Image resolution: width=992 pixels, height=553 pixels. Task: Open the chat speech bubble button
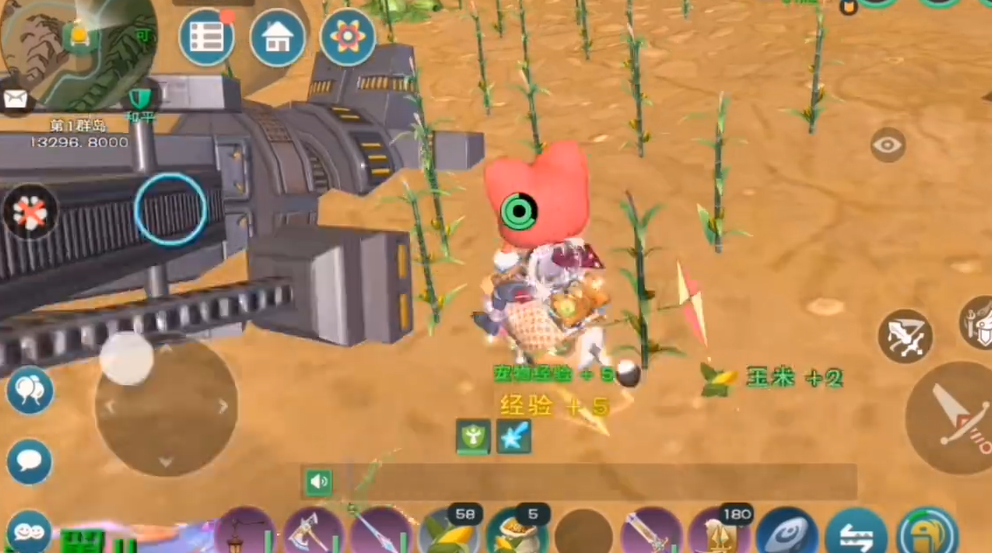(29, 461)
